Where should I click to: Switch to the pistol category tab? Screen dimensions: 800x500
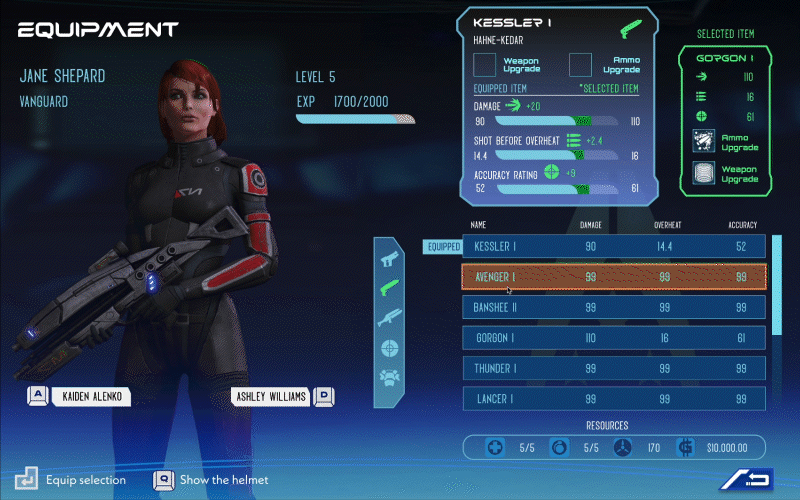pyautogui.click(x=390, y=258)
